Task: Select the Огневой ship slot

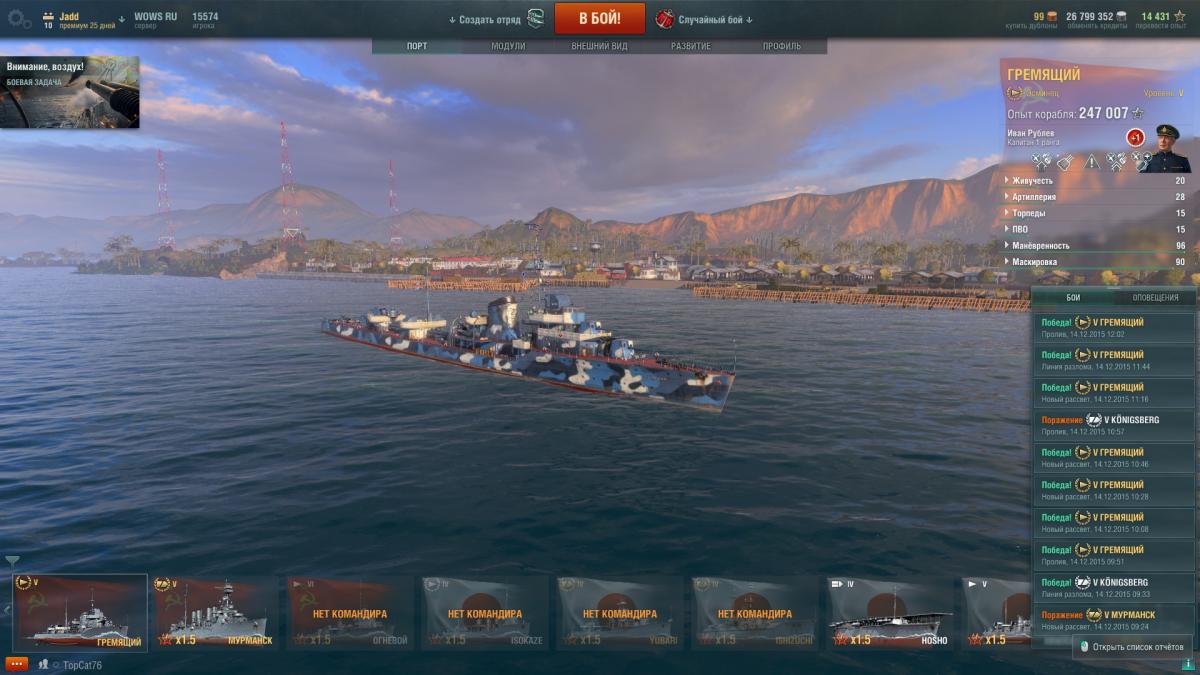Action: click(x=350, y=612)
